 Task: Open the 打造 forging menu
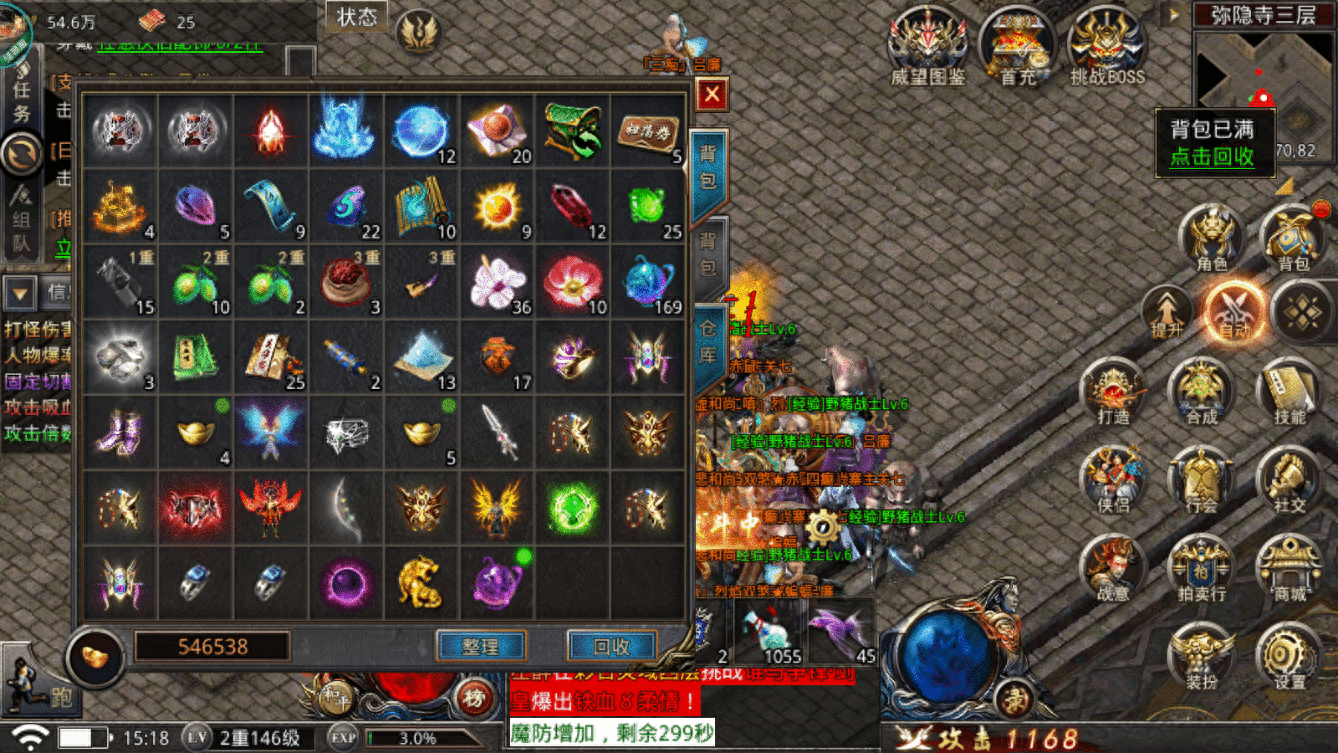click(x=1113, y=392)
